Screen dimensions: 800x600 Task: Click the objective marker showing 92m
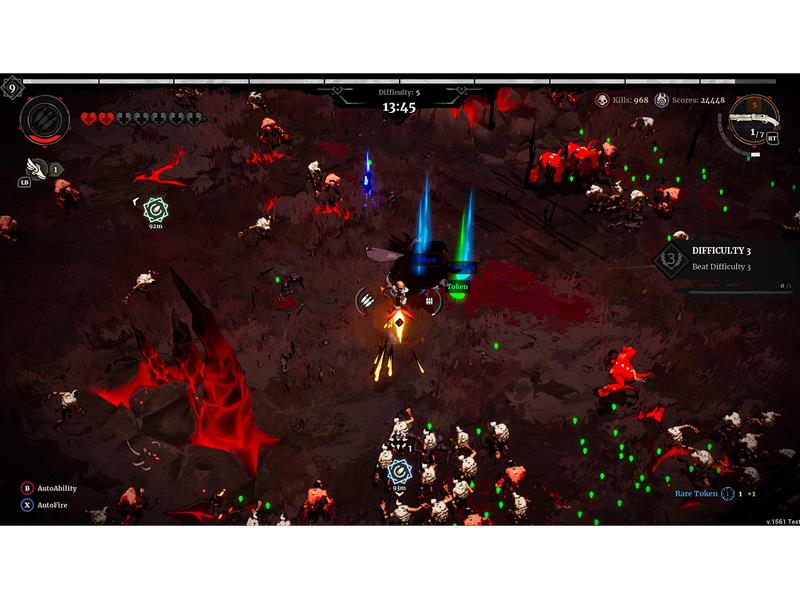[155, 209]
